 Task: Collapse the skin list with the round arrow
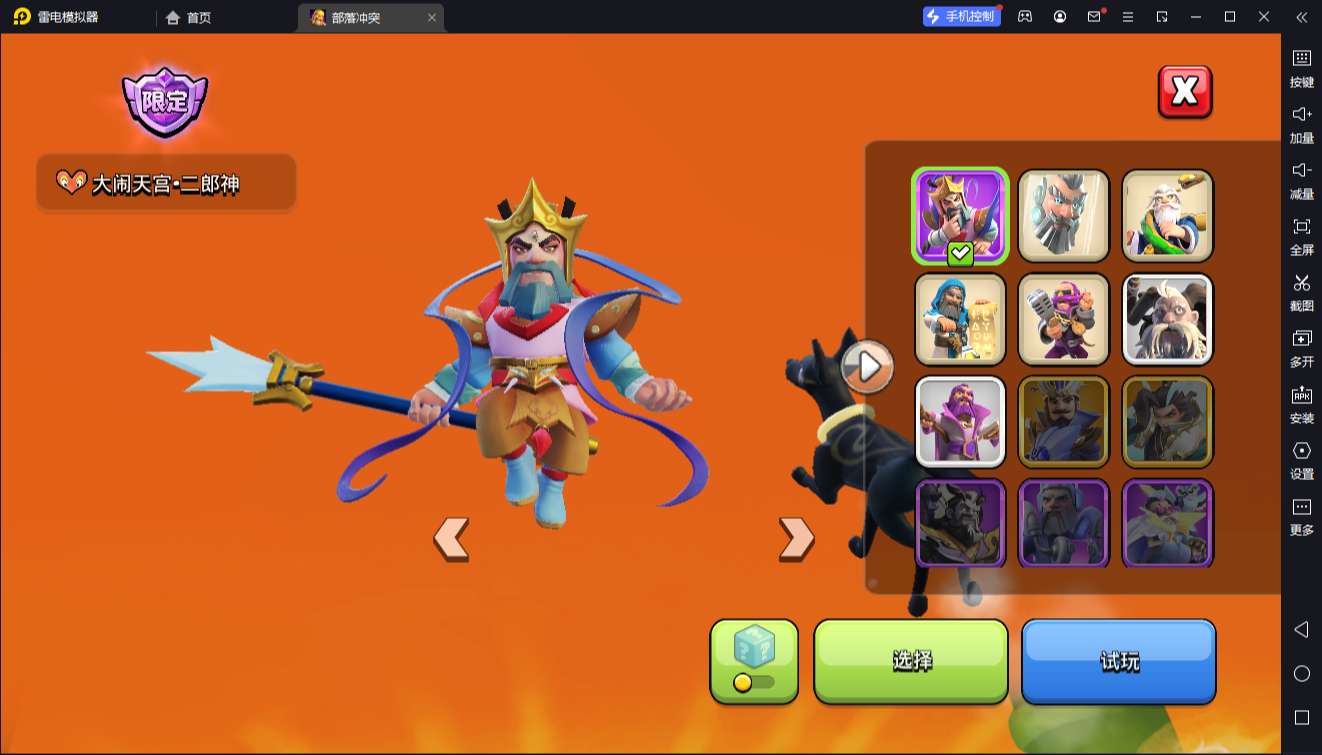[x=868, y=367]
